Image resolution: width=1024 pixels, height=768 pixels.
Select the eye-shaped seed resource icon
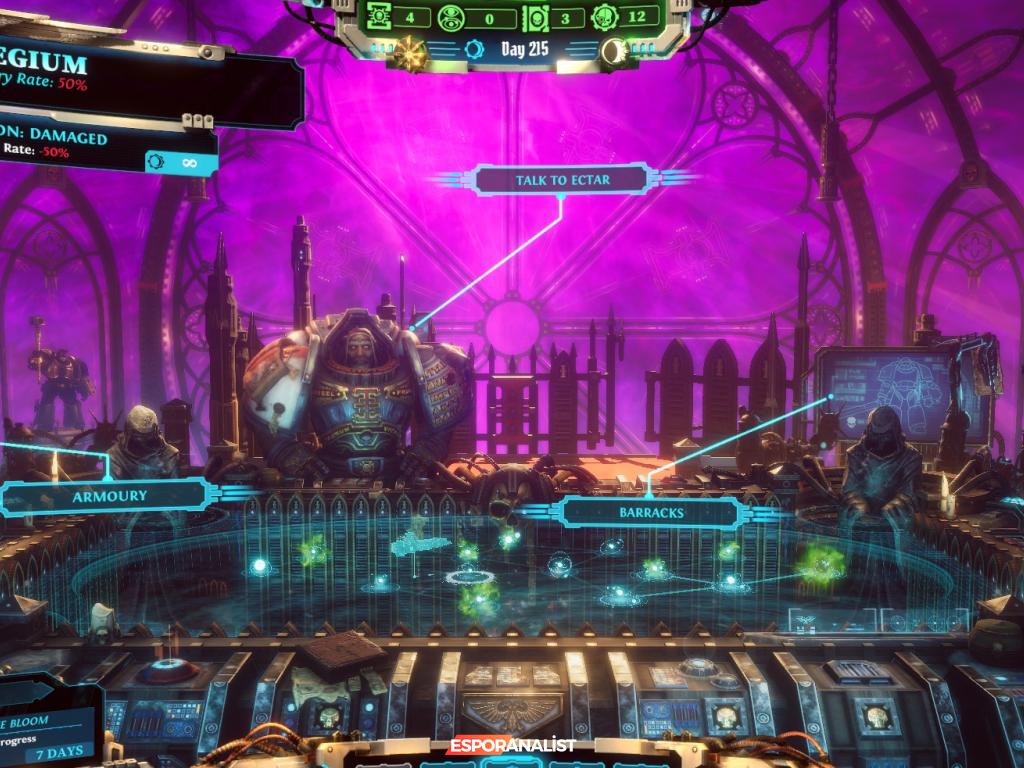tap(450, 17)
